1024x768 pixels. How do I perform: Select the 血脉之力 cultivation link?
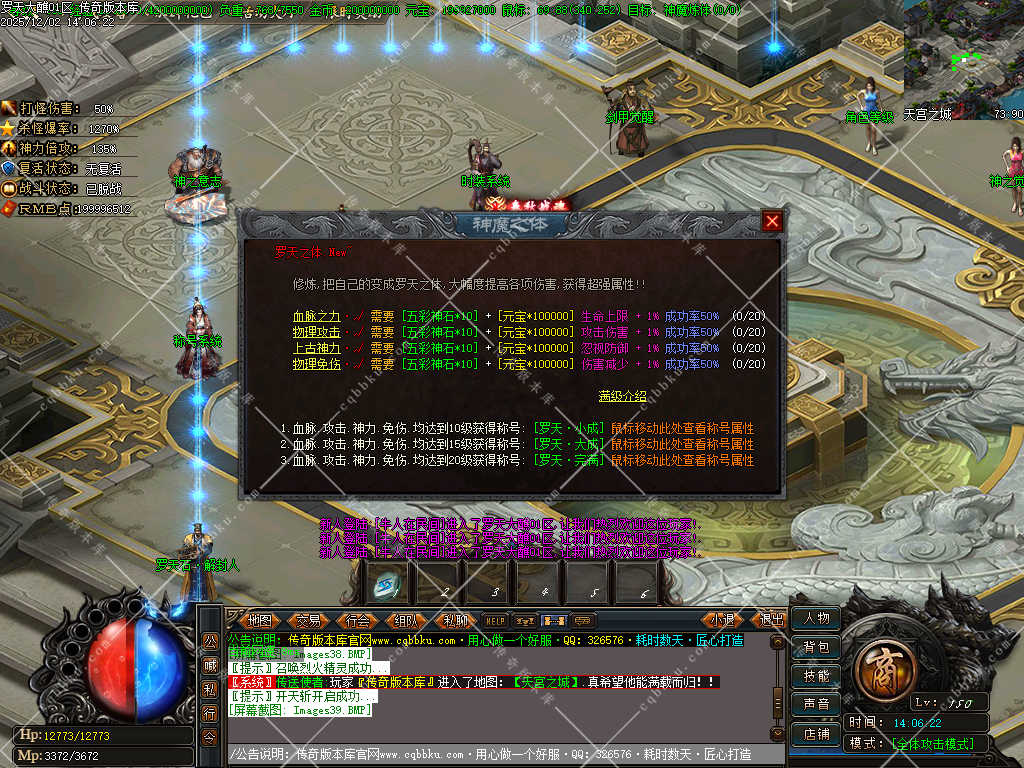tap(314, 316)
